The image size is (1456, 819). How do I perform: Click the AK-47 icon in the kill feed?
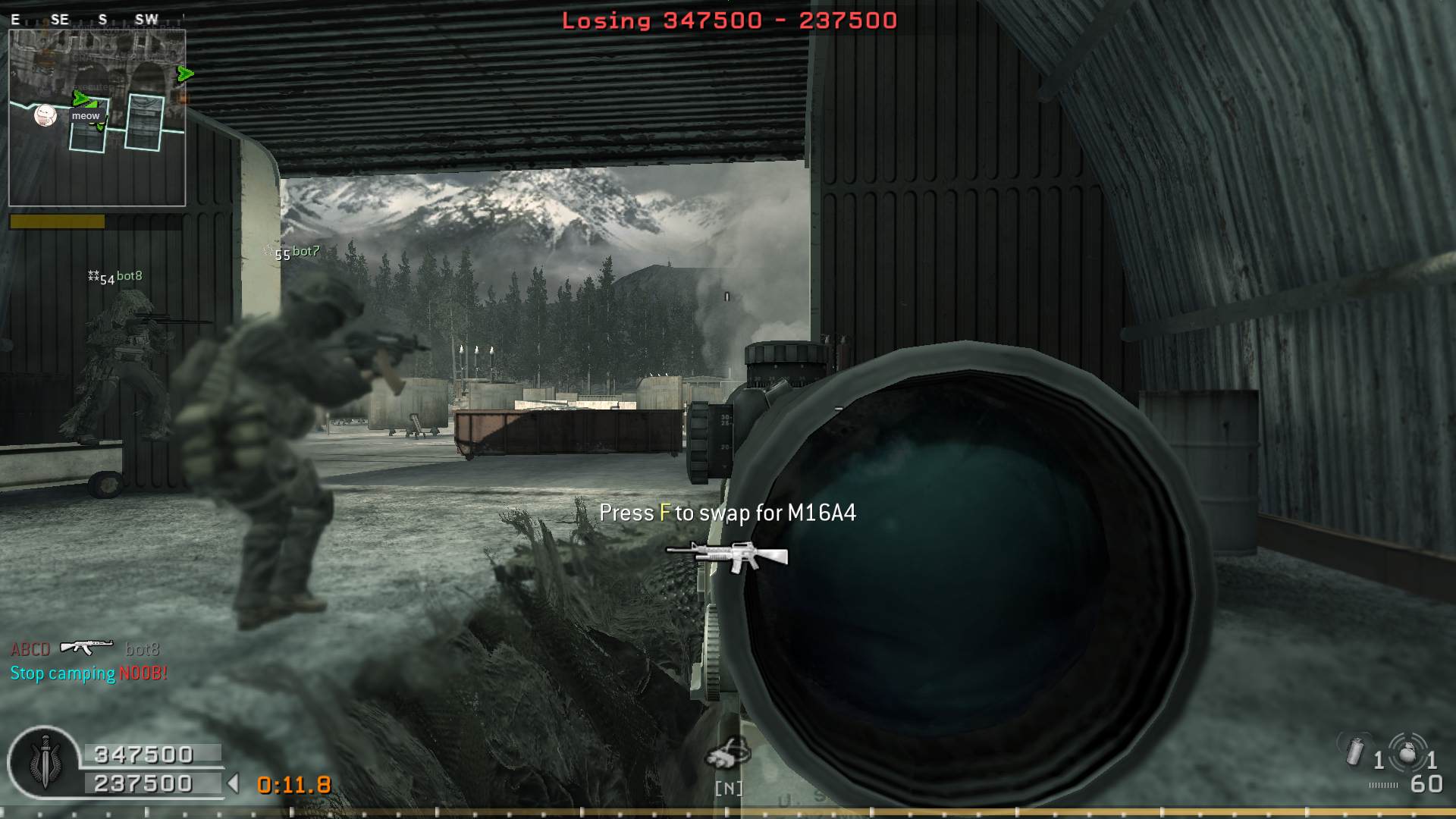pyautogui.click(x=86, y=647)
